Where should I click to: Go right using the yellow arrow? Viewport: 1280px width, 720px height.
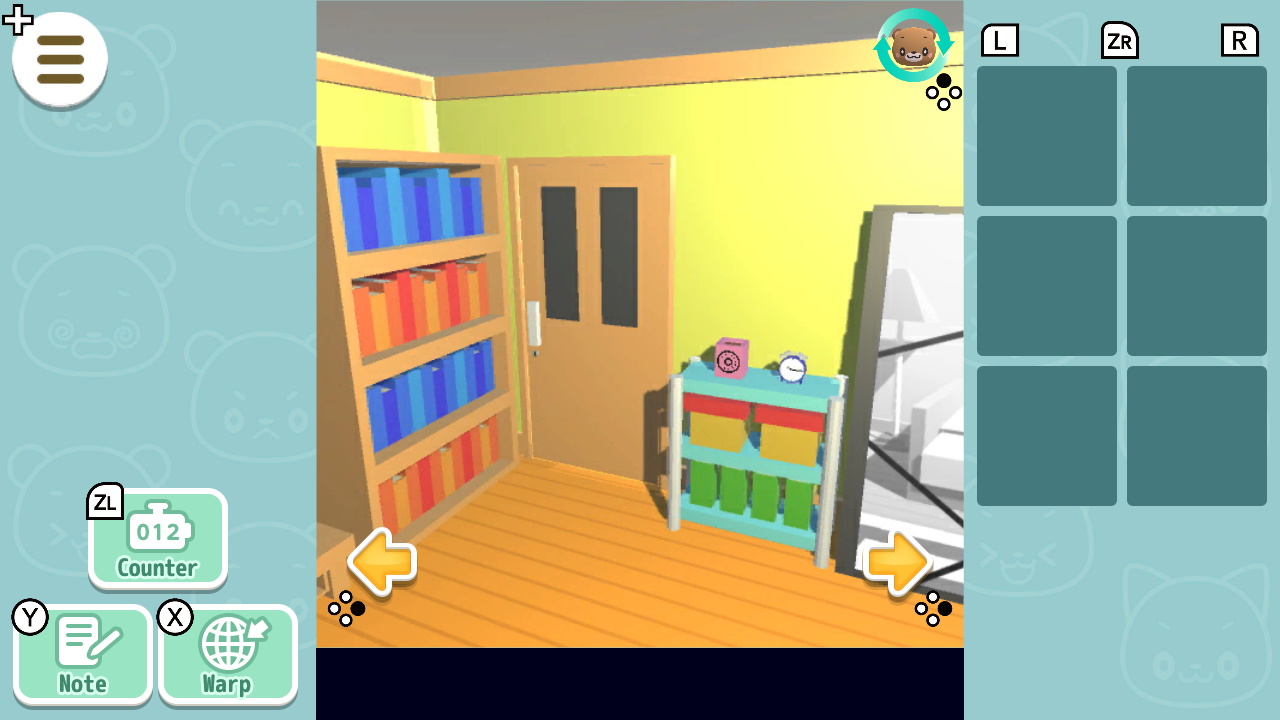pos(899,562)
